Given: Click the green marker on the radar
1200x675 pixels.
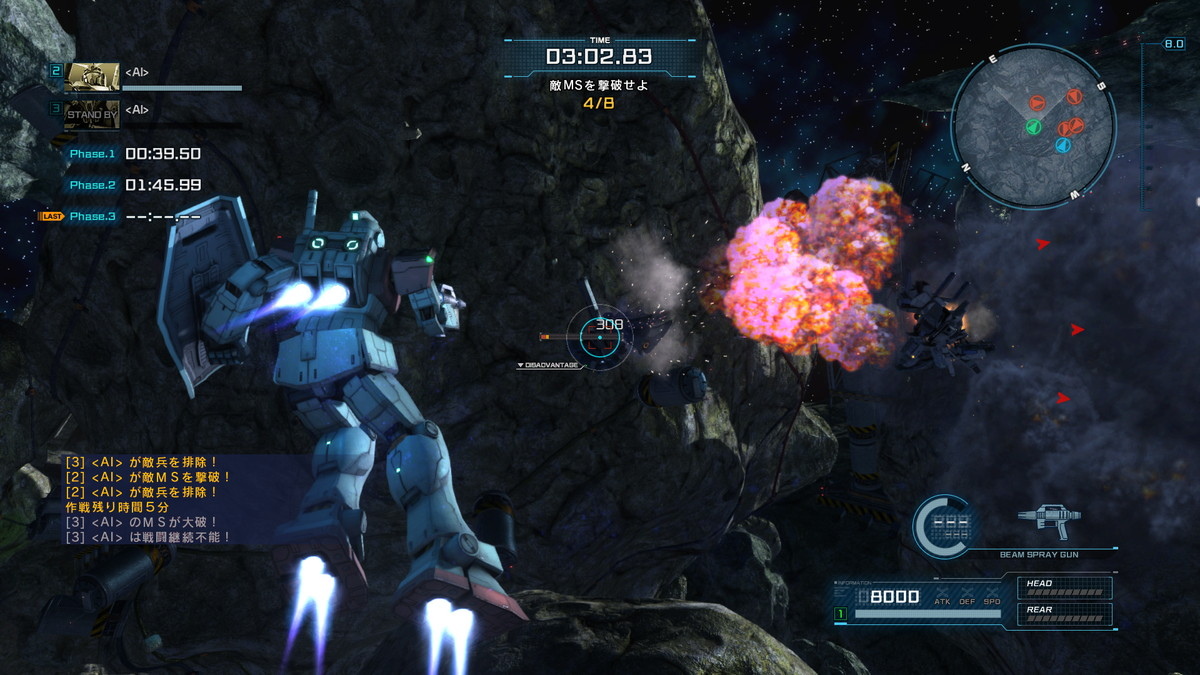Looking at the screenshot, I should [x=1033, y=128].
